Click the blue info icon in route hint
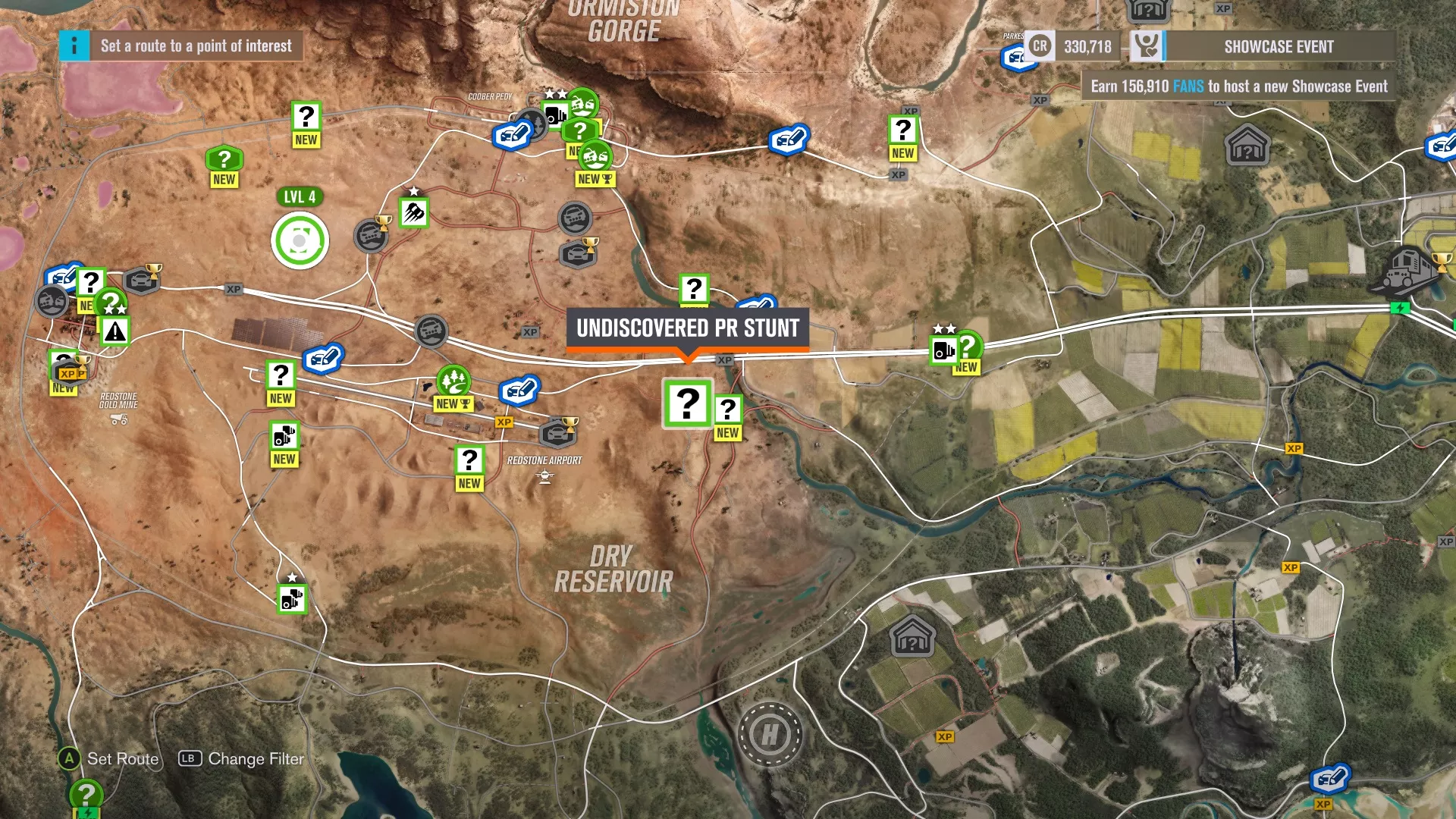 point(74,46)
